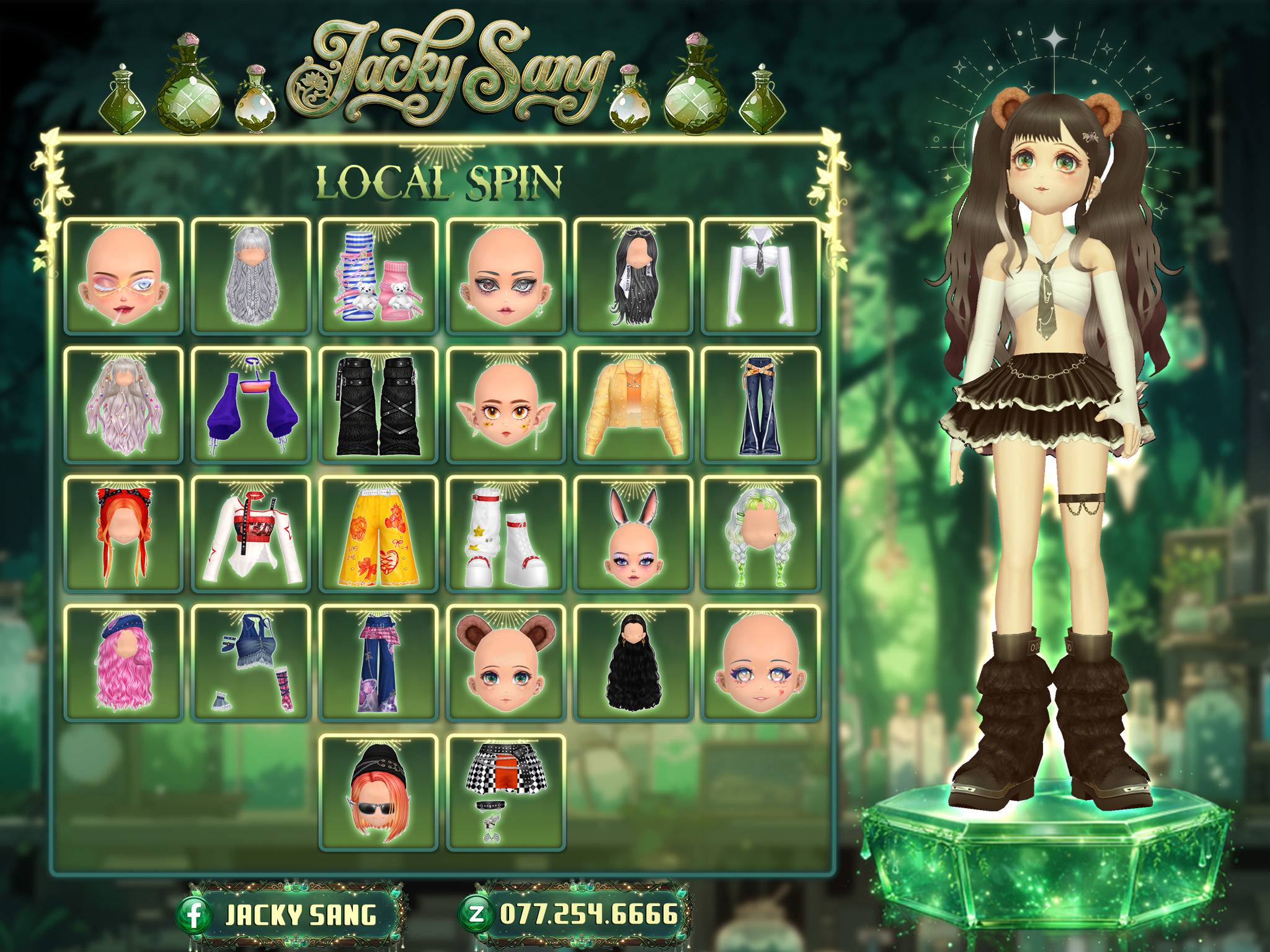Choose the yellow cropped jacket

point(633,405)
